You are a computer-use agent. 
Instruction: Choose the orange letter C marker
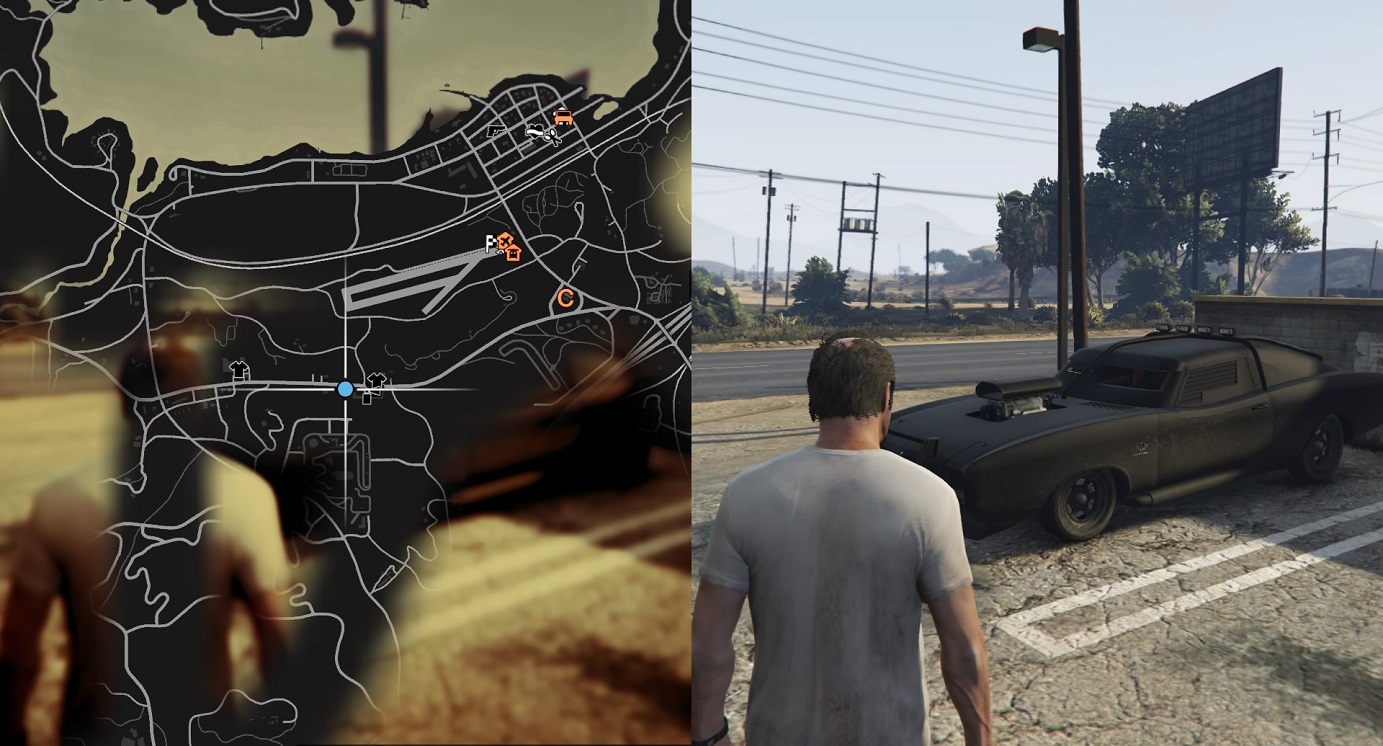coord(565,297)
